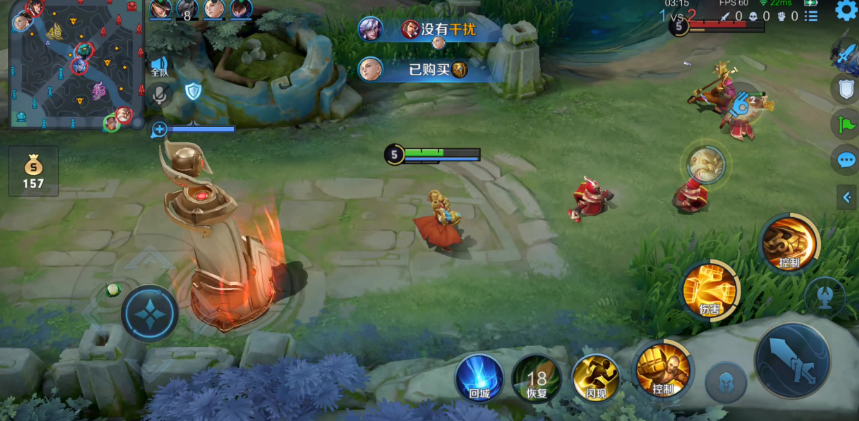Trigger the 控制 fist skill beside basic attack

click(x=662, y=369)
